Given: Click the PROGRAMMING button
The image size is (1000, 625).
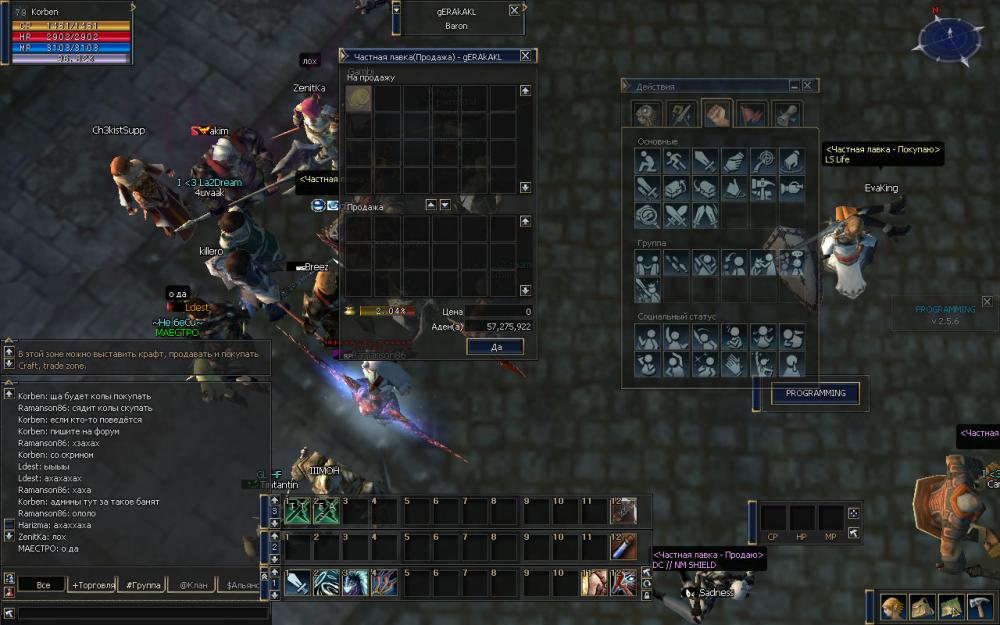Looking at the screenshot, I should pos(815,393).
